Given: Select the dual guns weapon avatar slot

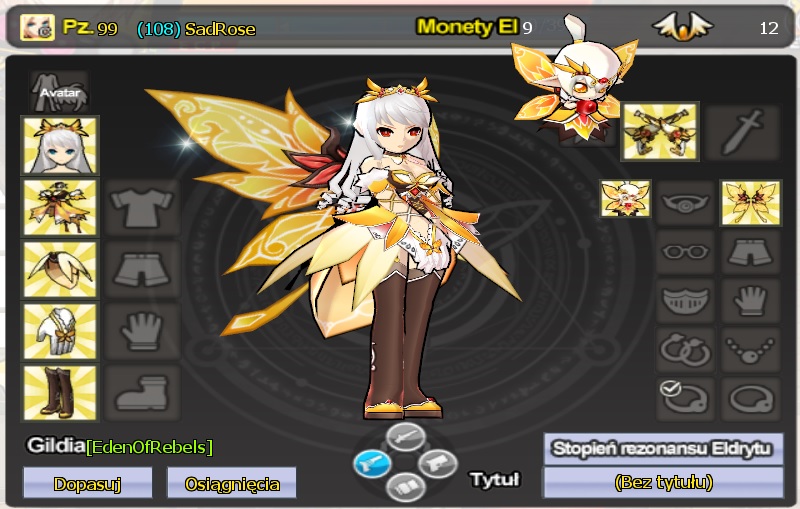Looking at the screenshot, I should 661,131.
